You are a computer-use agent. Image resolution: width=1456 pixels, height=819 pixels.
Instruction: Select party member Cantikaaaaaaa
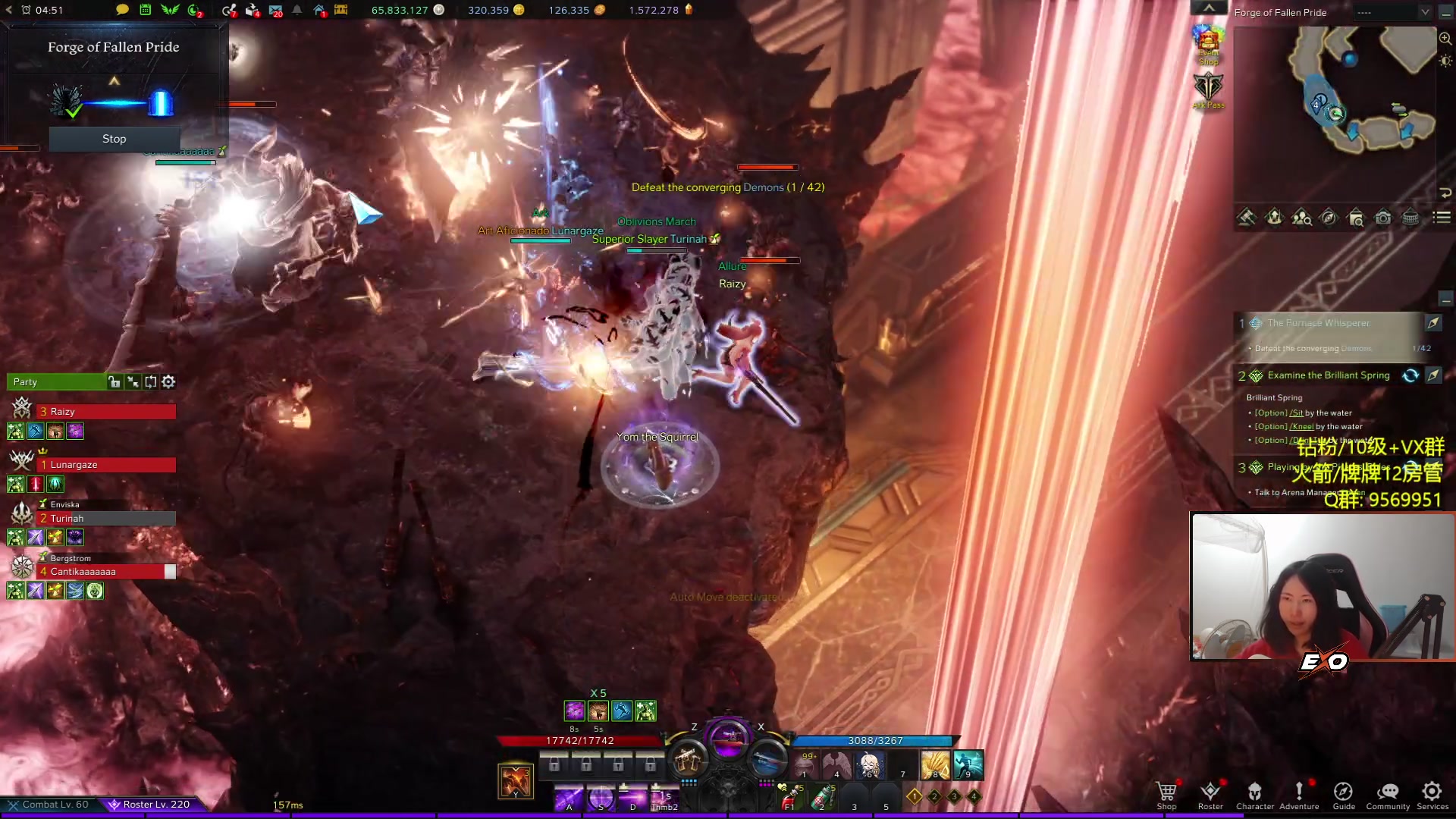106,572
